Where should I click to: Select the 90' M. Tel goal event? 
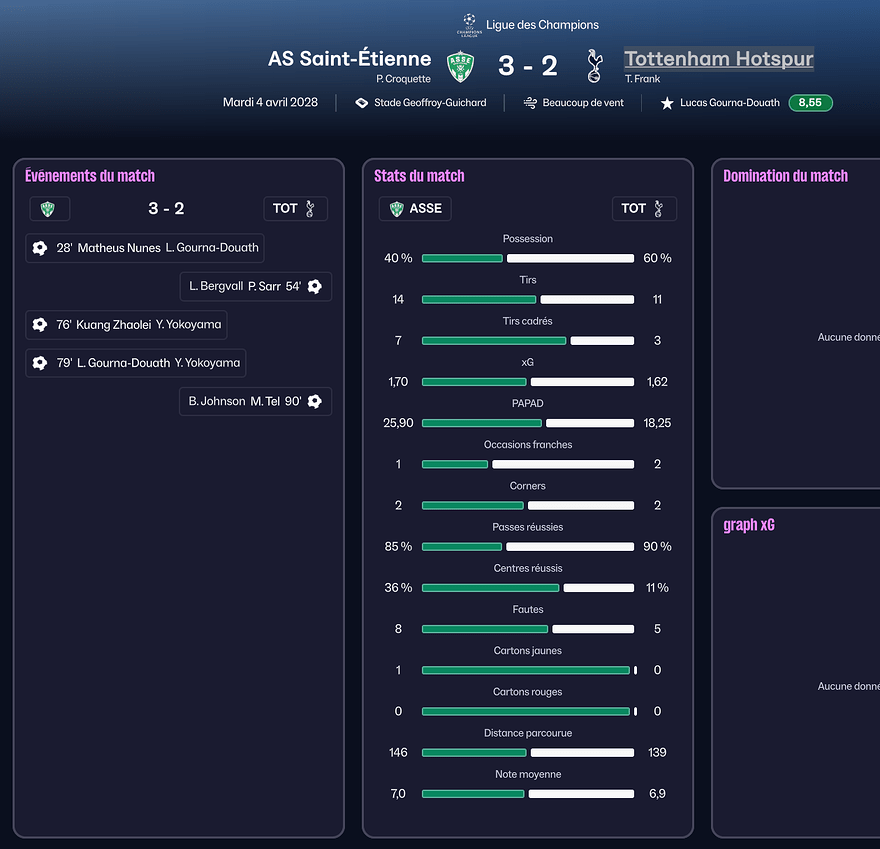coord(255,401)
